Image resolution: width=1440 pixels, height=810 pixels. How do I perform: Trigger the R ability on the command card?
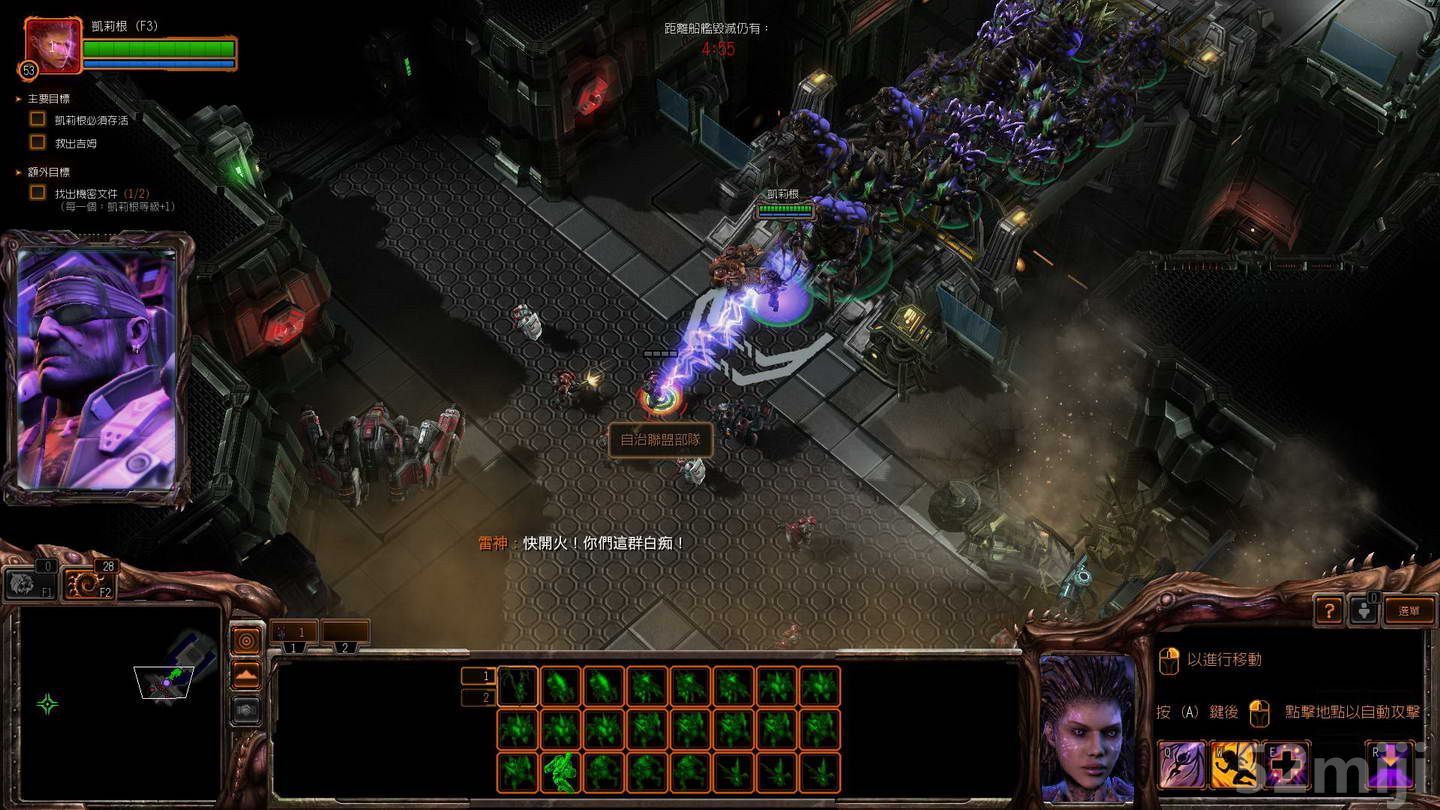(1388, 764)
